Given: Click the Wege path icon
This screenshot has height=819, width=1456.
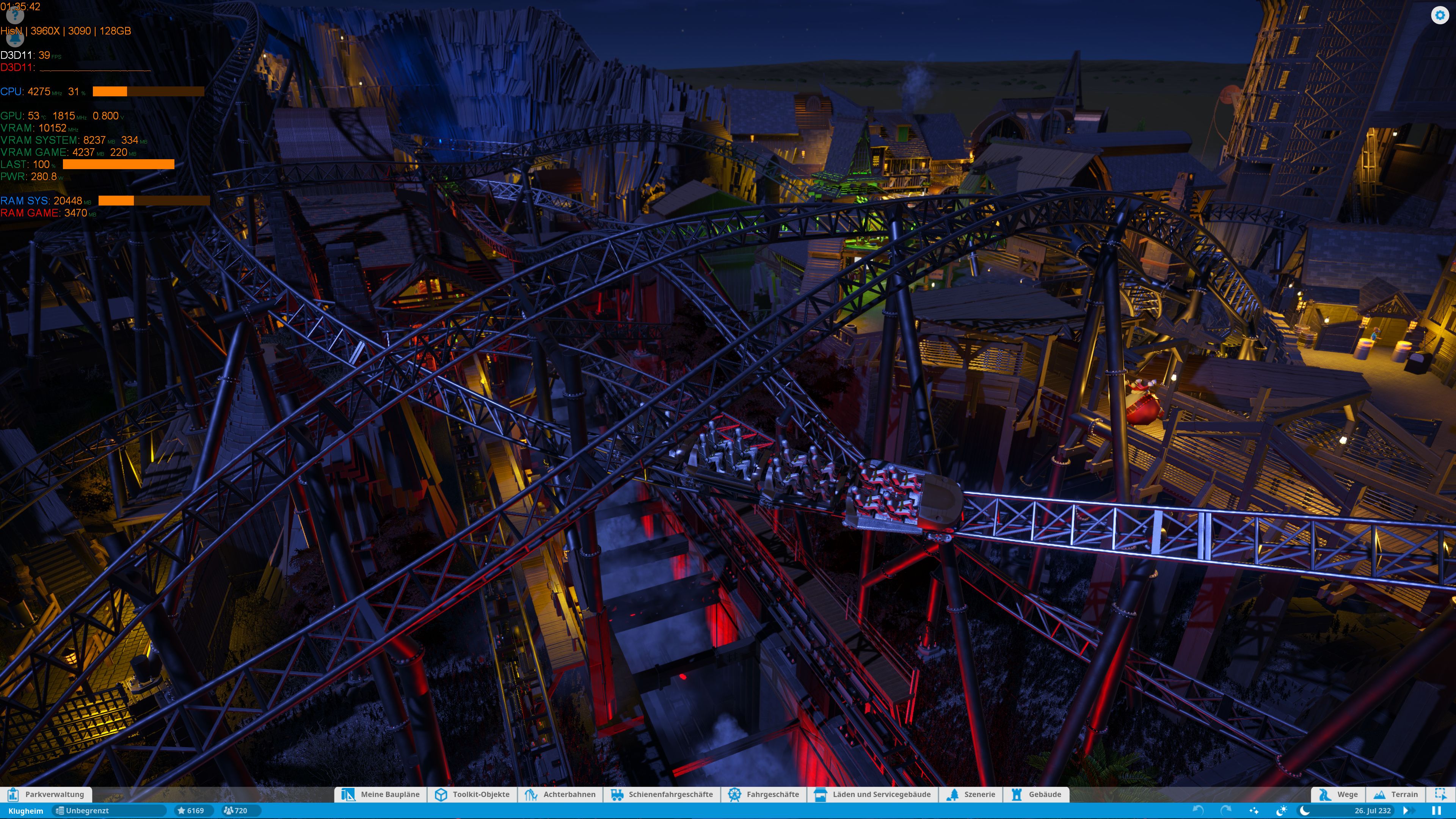Looking at the screenshot, I should [1325, 795].
